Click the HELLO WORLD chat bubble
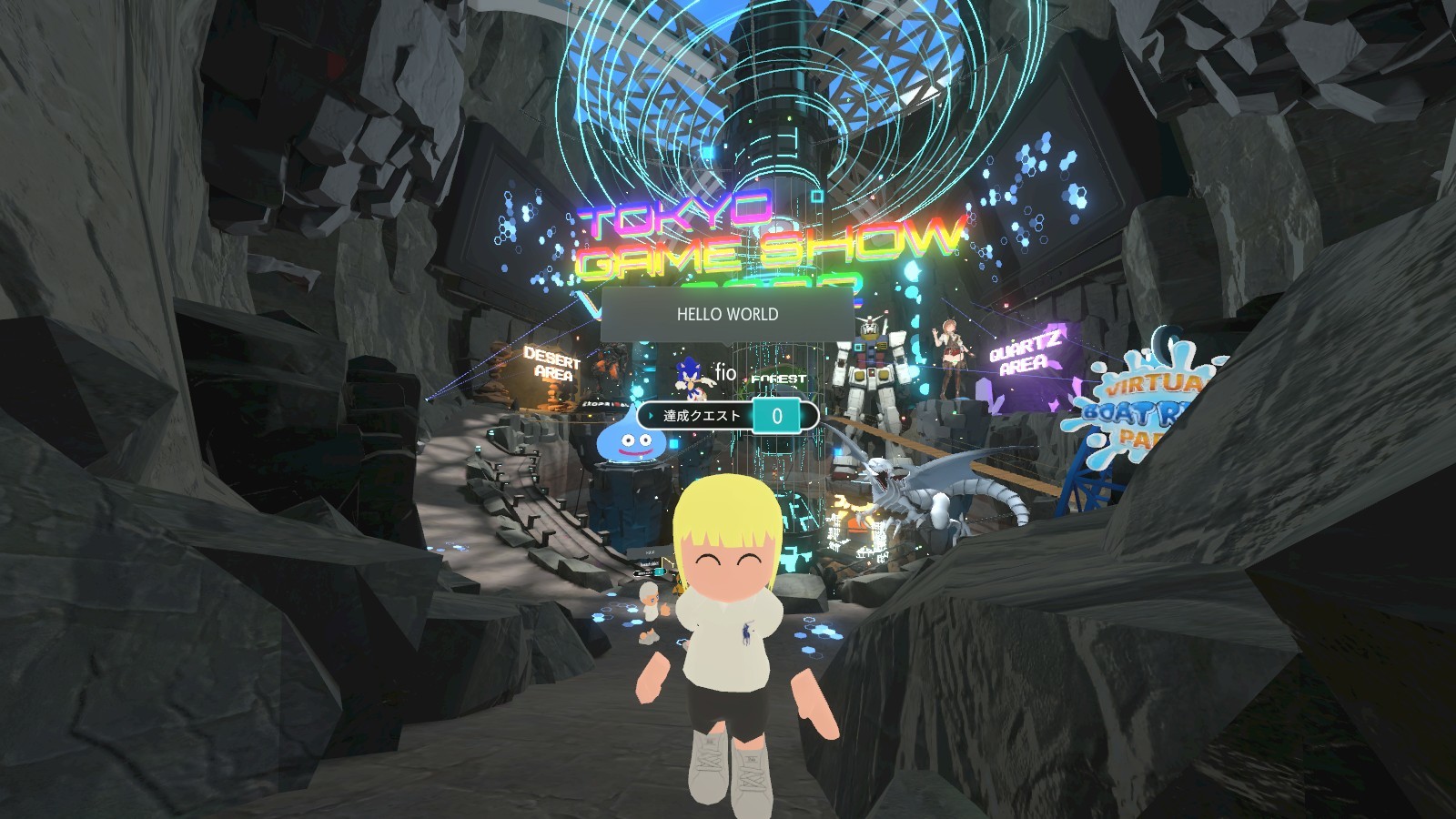Viewport: 1456px width, 819px height. point(727,315)
